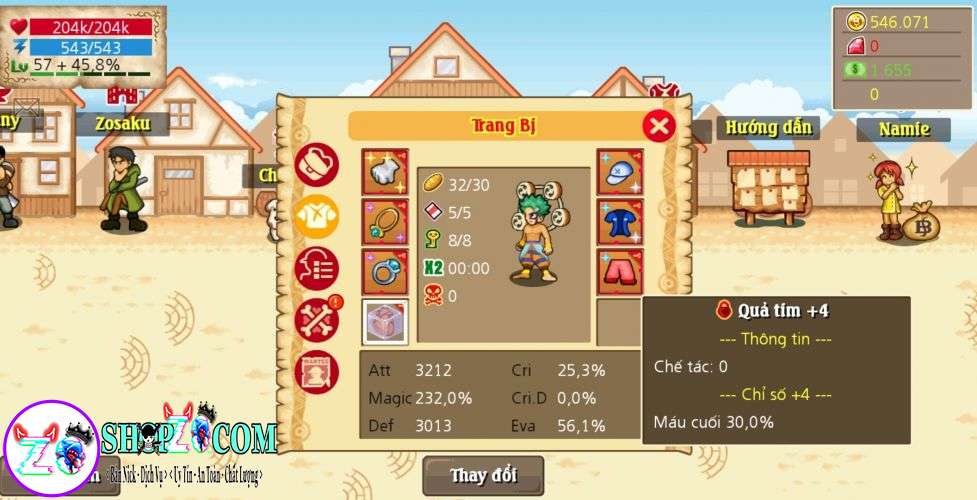Select the blue shirt equipment slot
Viewport: 977px width, 500px height.
tap(620, 222)
